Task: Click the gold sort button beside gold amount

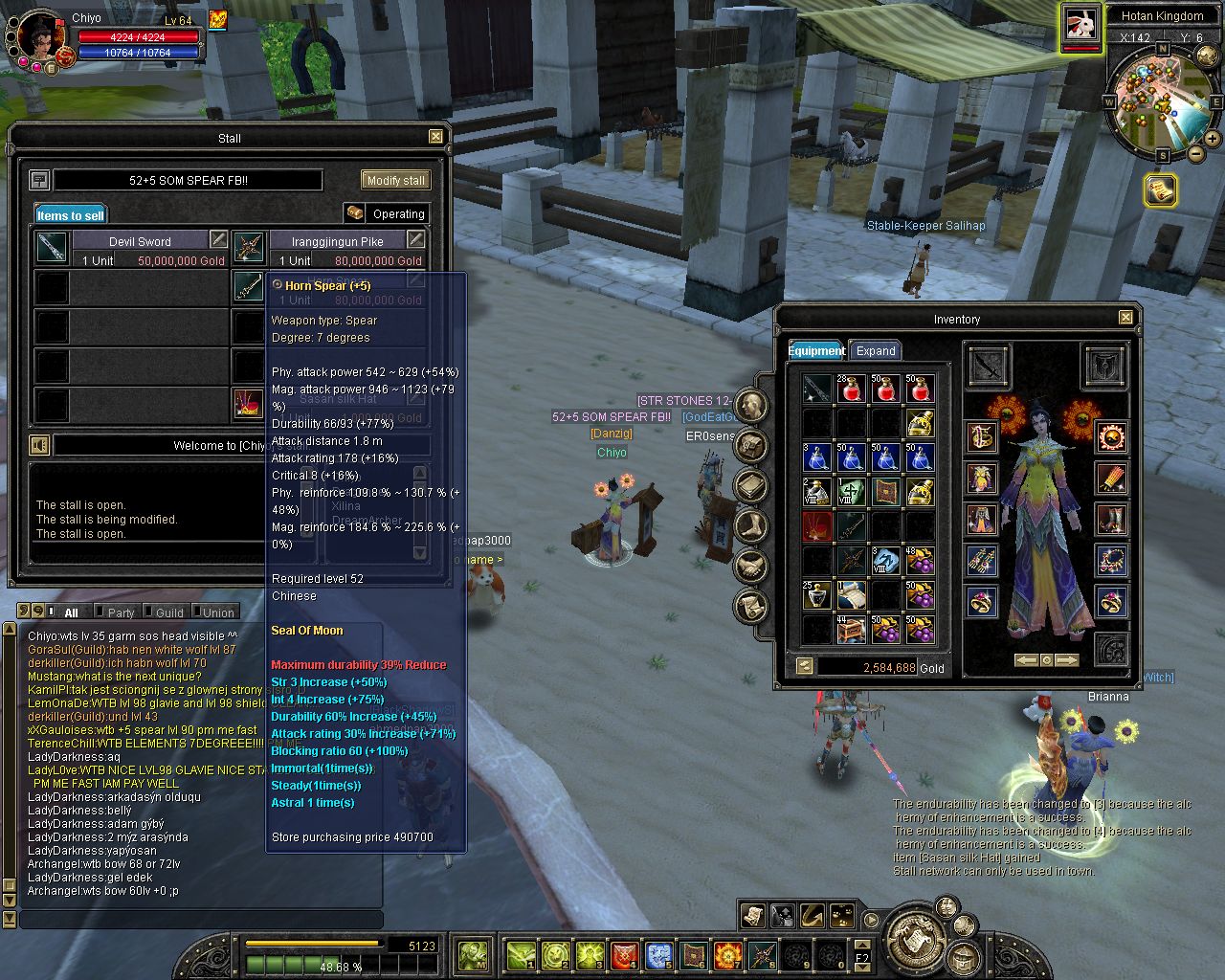Action: pos(805,666)
